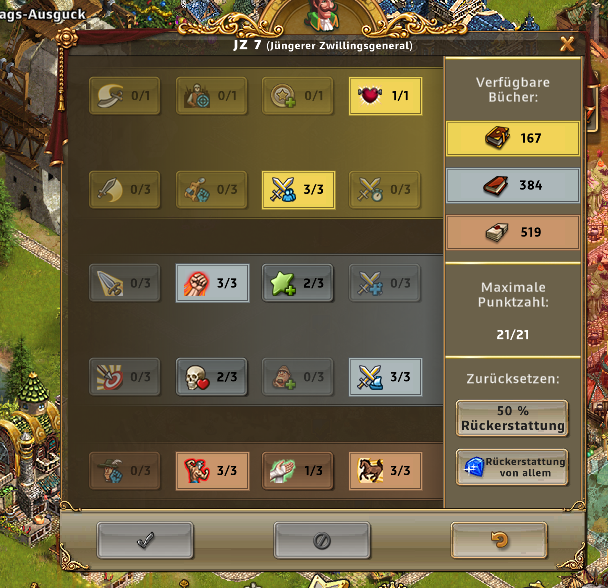The width and height of the screenshot is (608, 588).
Task: Select the flexing arm skill
Action: tap(211, 470)
